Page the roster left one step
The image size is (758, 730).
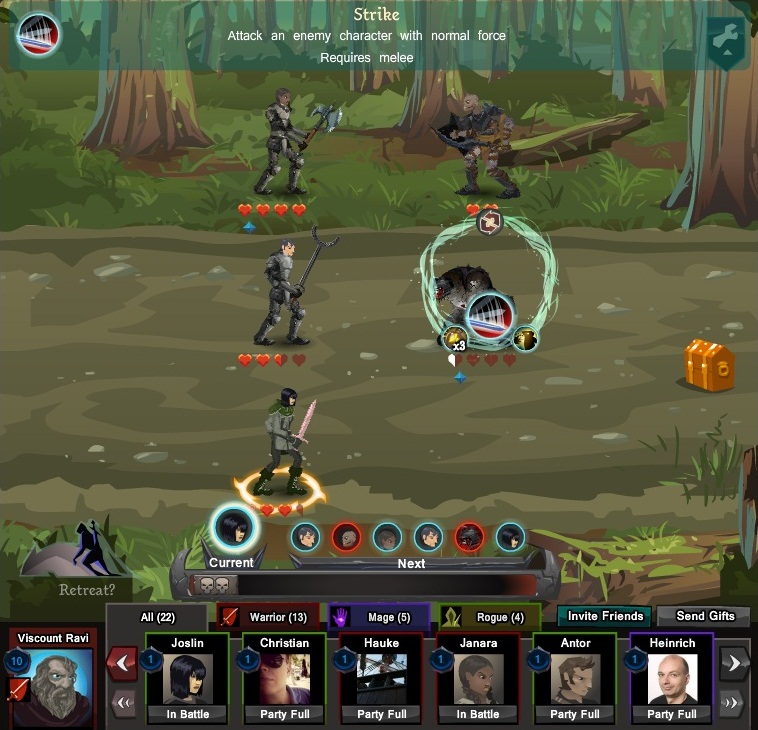click(122, 662)
